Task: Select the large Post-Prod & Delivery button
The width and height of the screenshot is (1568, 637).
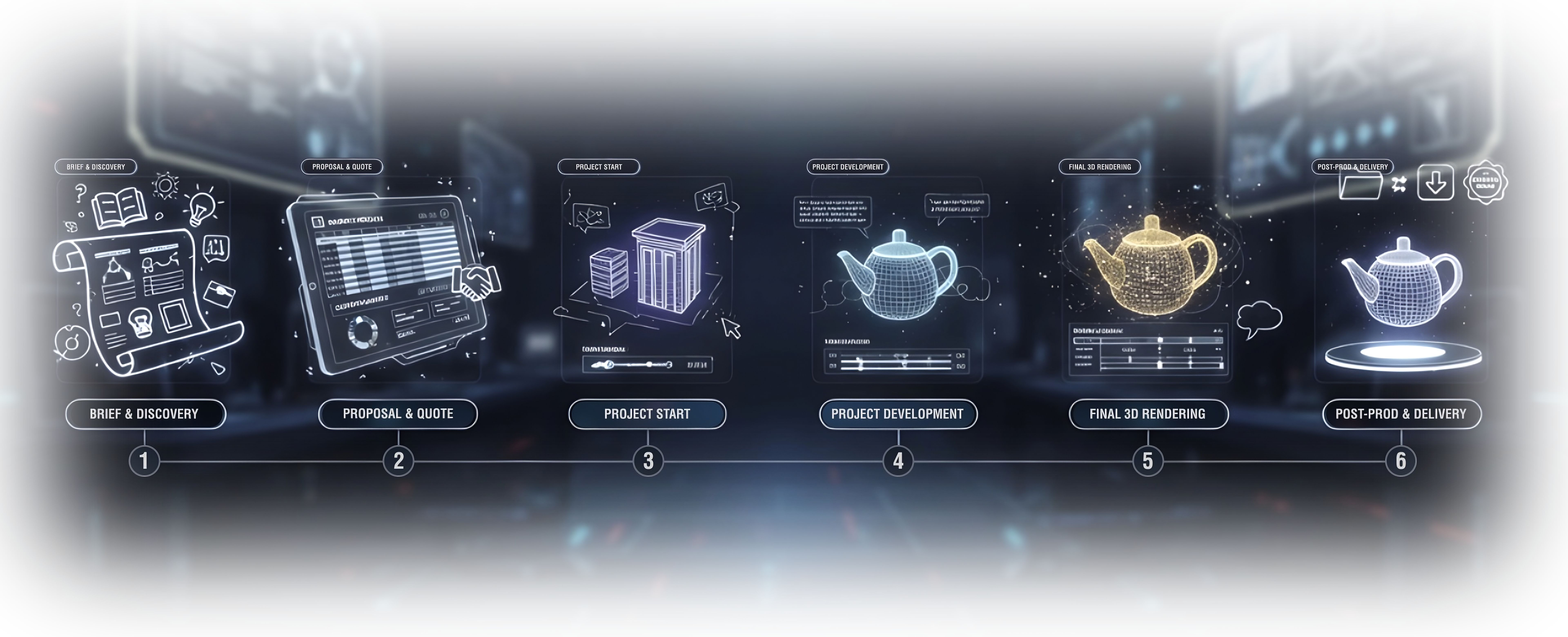Action: (1401, 414)
